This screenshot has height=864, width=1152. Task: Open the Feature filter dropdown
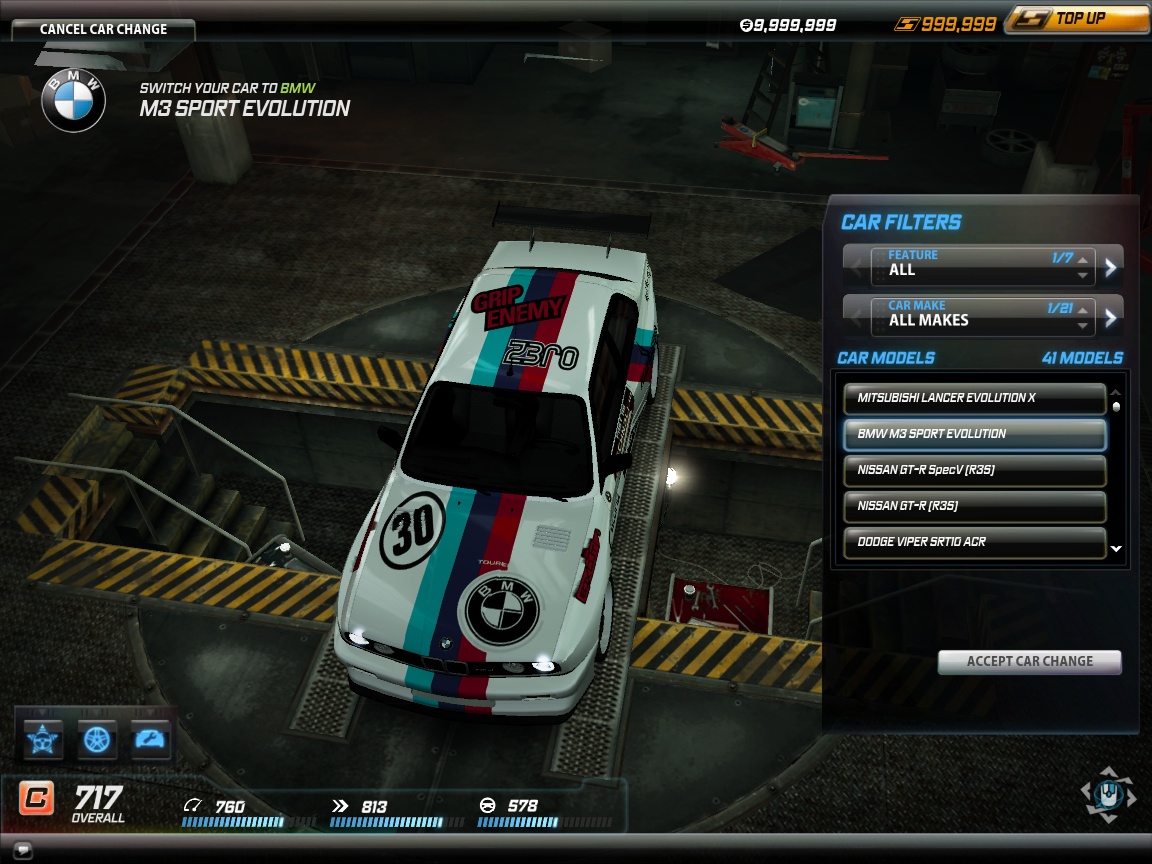tap(983, 264)
